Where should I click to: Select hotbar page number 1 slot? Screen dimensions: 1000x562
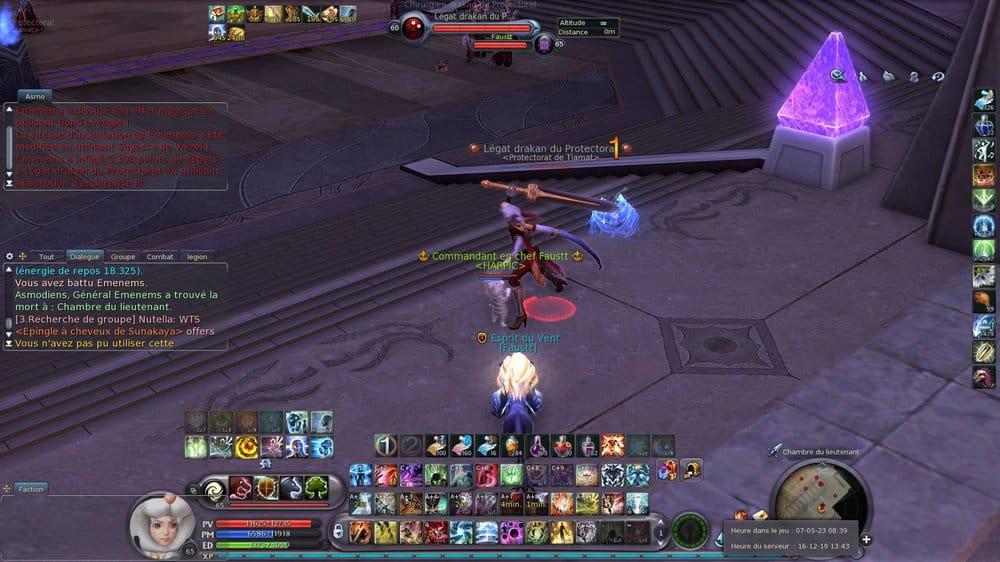tap(386, 445)
